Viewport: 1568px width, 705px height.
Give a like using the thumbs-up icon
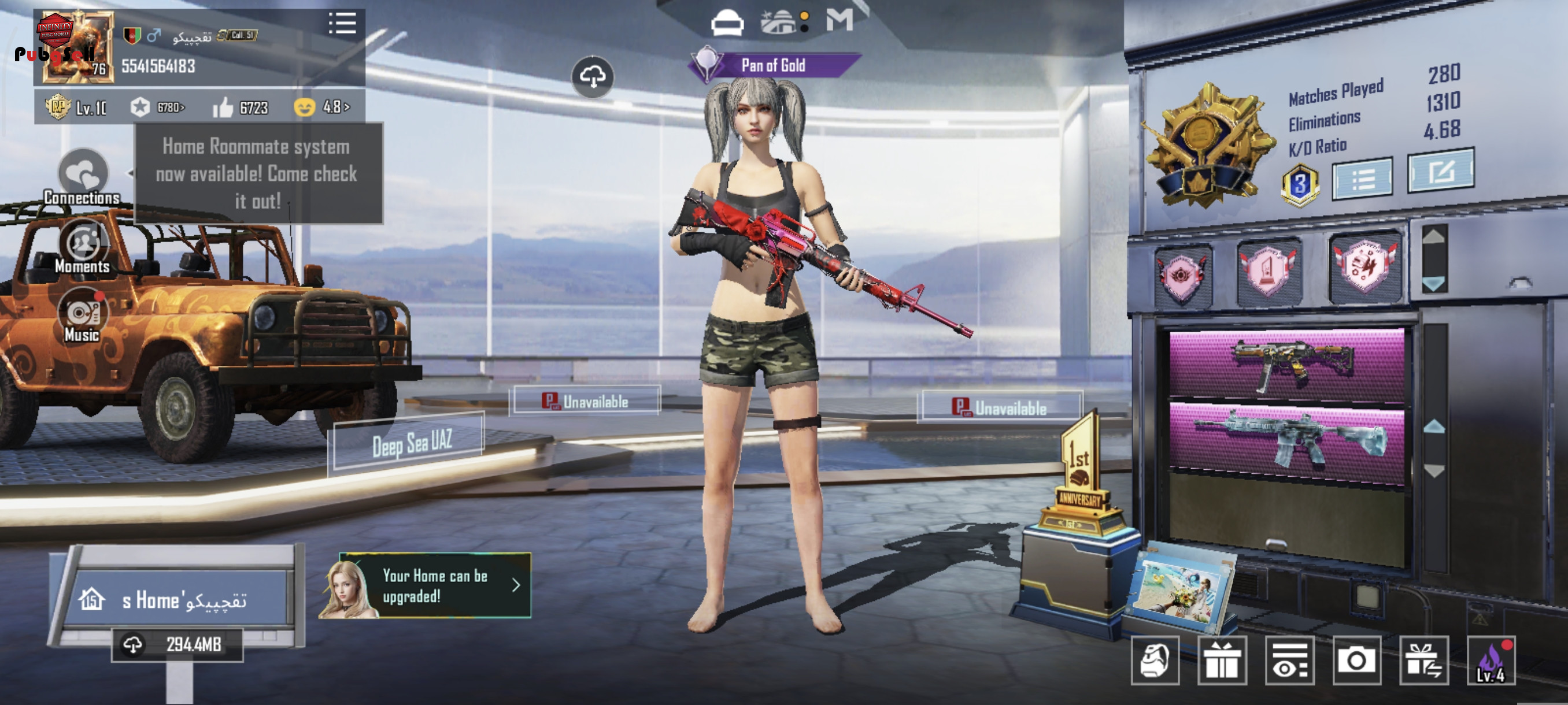pos(223,108)
